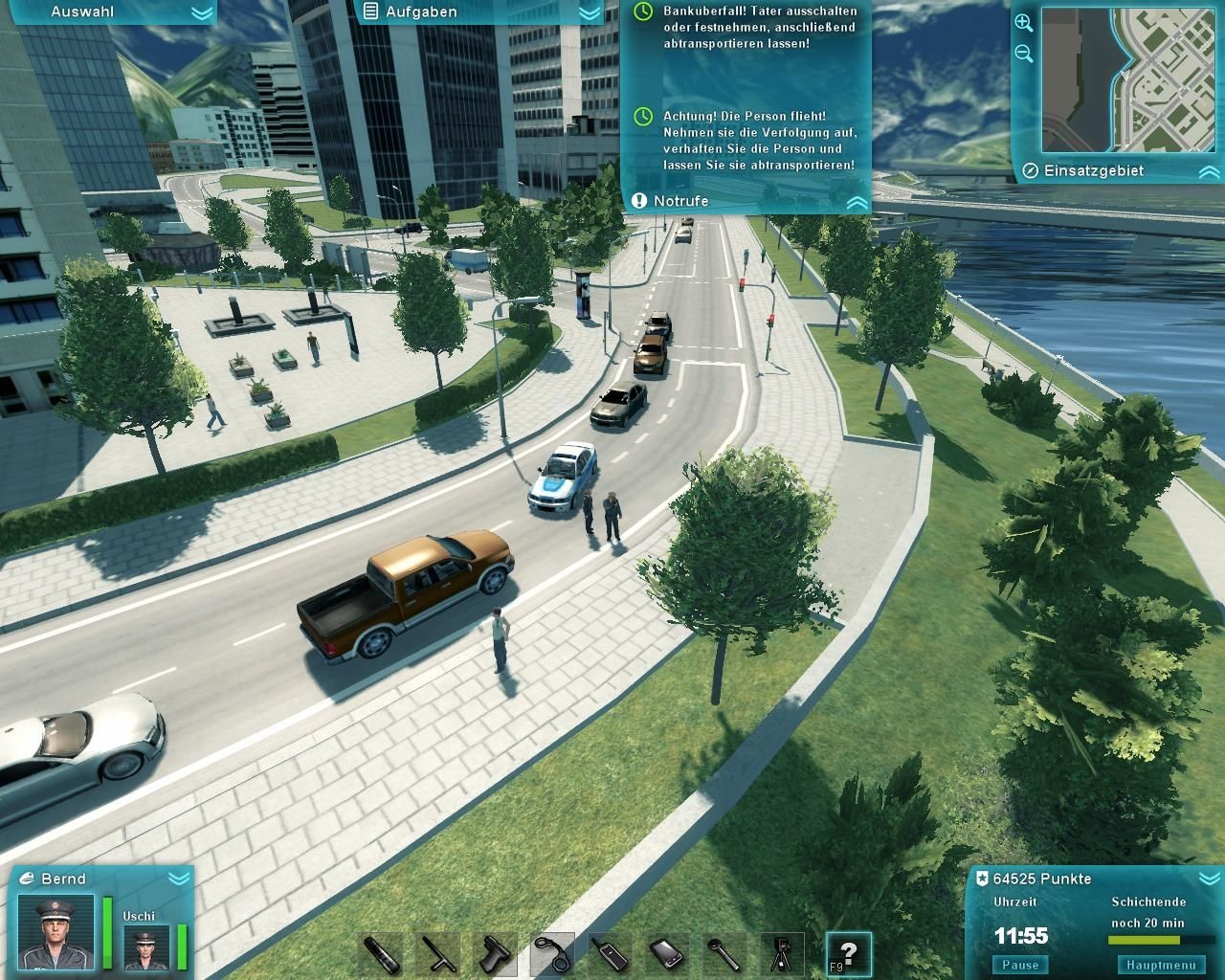Screen dimensions: 1225x980
Task: Select officer Bernd's portrait
Action: [57, 931]
